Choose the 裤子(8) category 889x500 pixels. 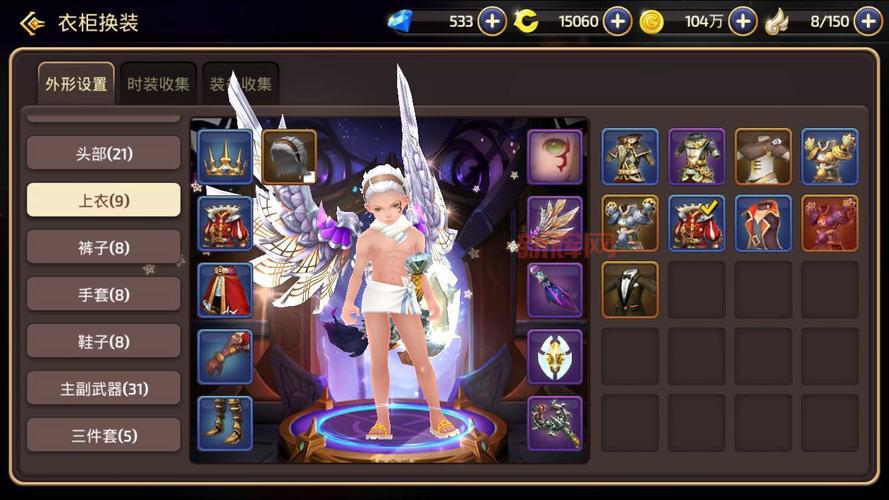pos(103,247)
